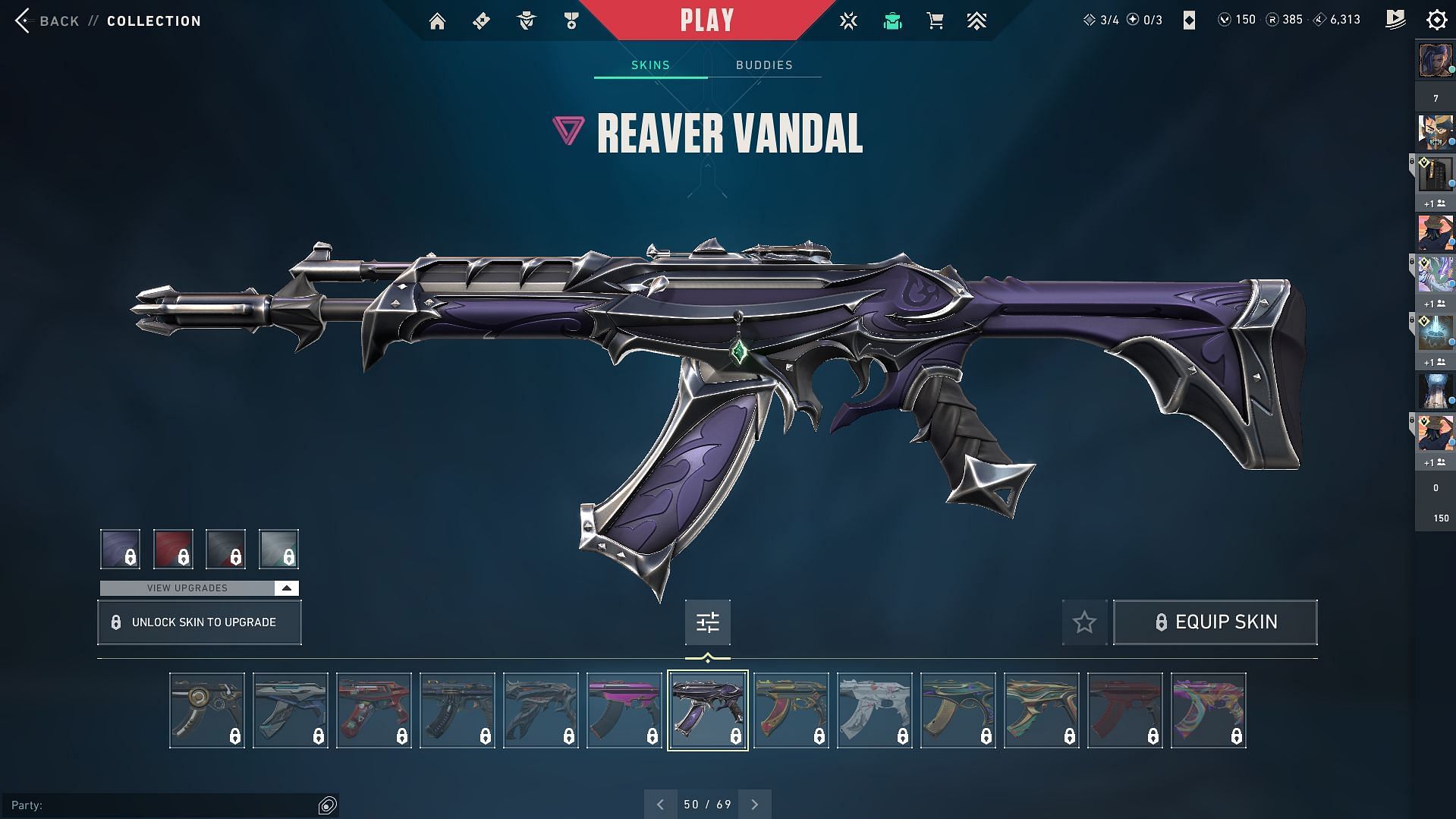Select the rainbow swirl Vandal skin thumbnail
Viewport: 1456px width, 819px height.
pos(1208,710)
